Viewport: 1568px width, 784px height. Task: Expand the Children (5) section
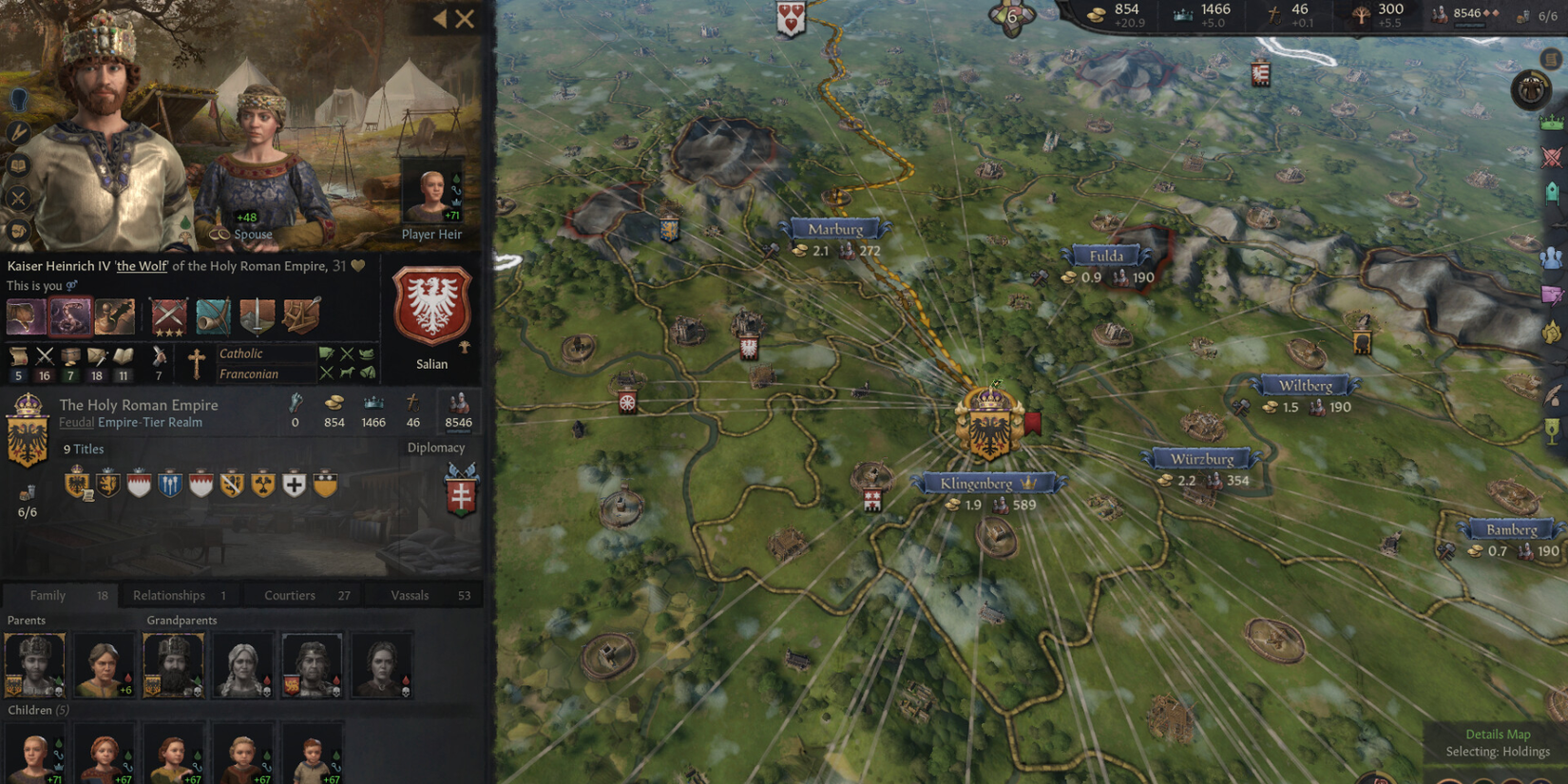coord(37,710)
